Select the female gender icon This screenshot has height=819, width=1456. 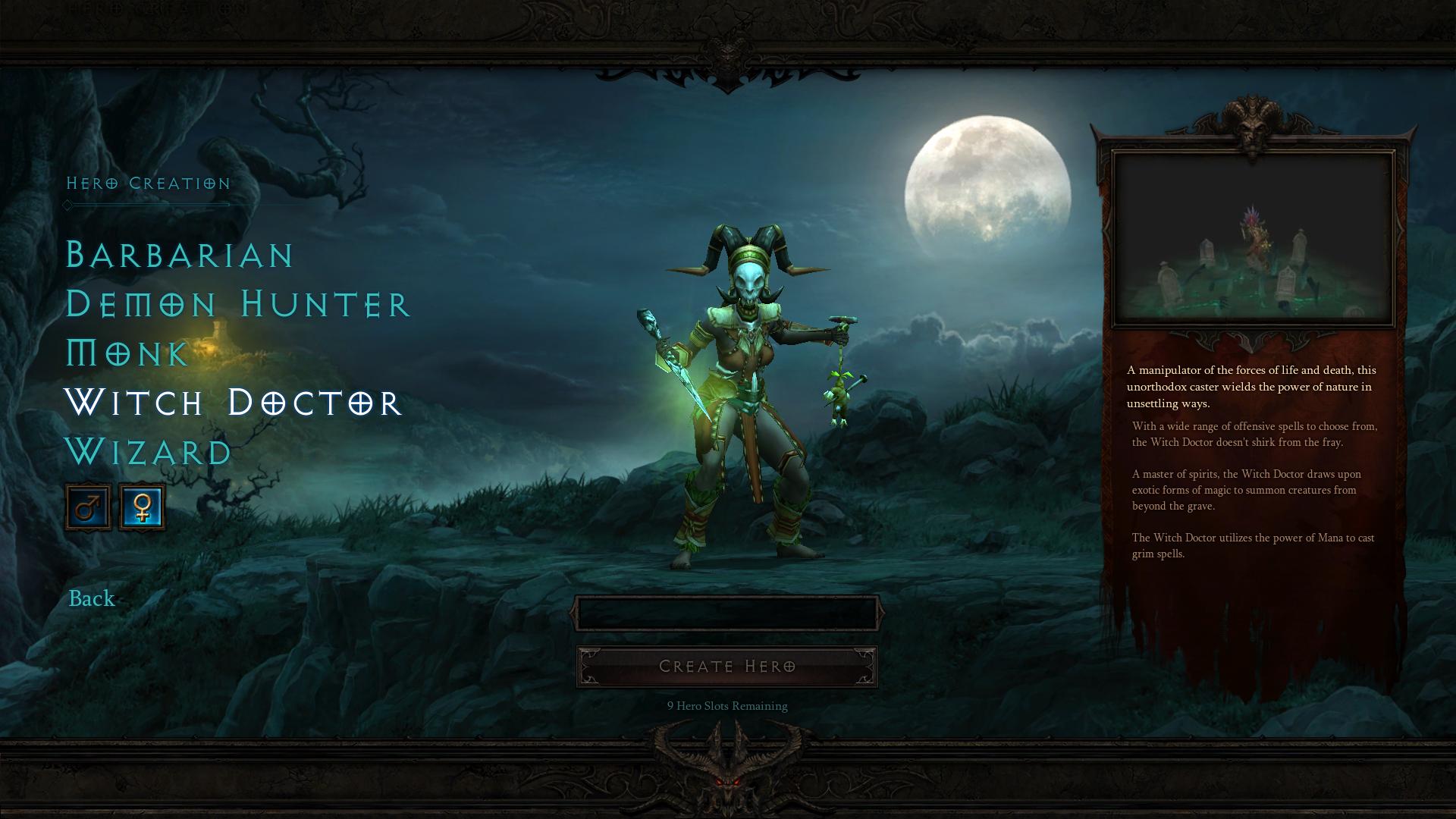tap(142, 507)
